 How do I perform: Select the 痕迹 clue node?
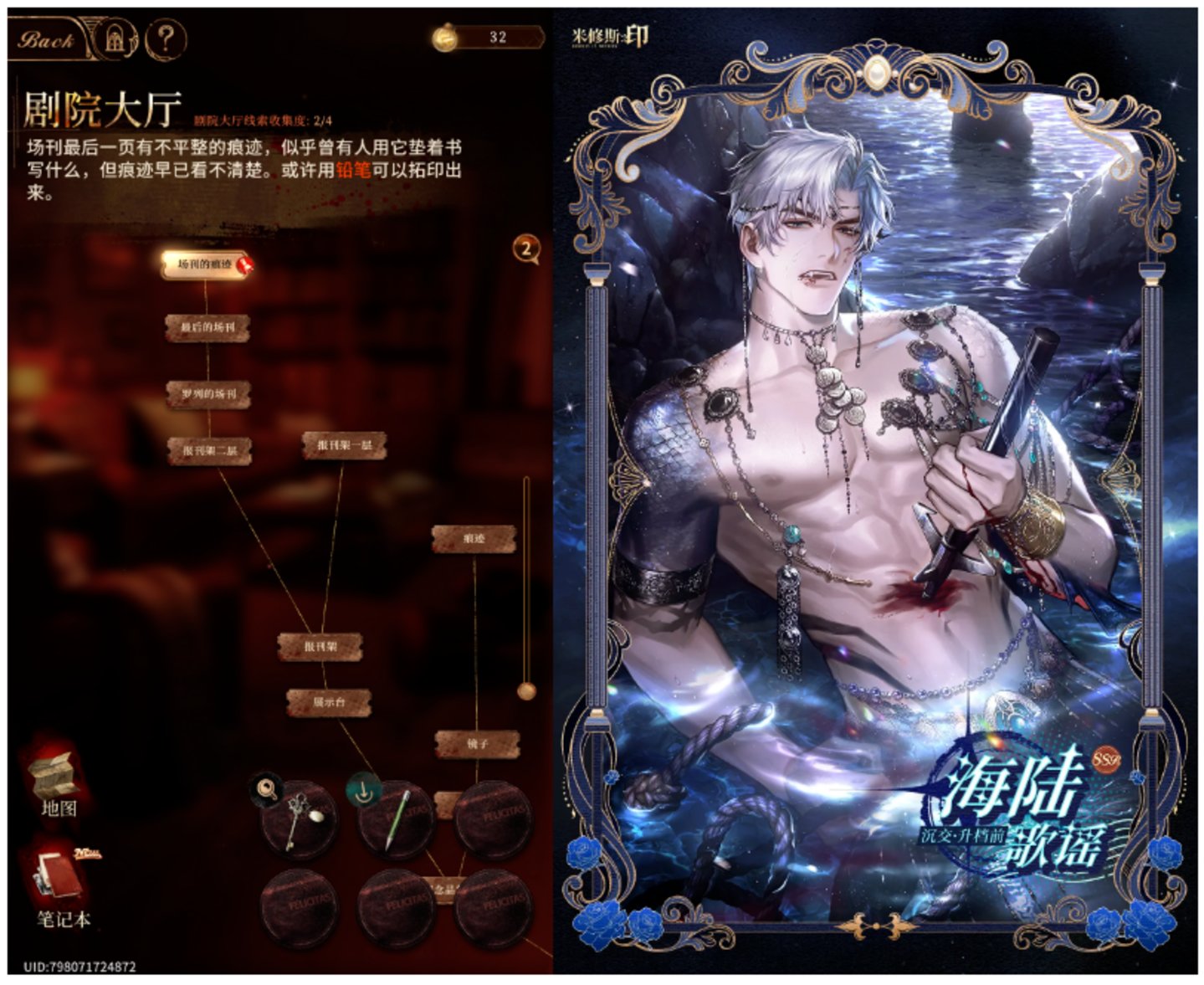tap(474, 539)
